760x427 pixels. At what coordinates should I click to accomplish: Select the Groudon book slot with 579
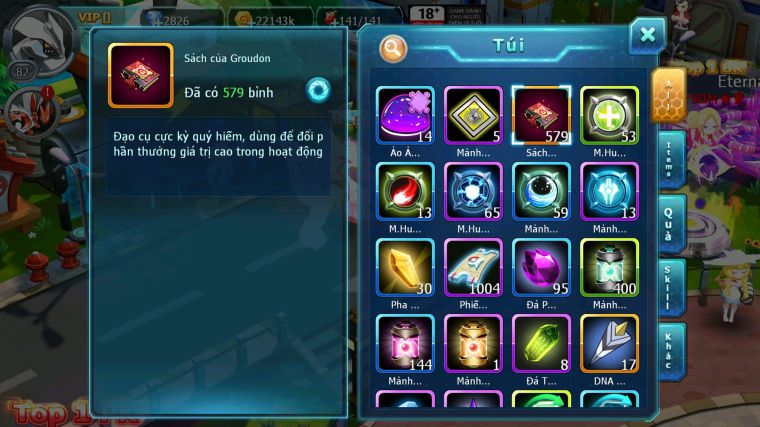541,115
